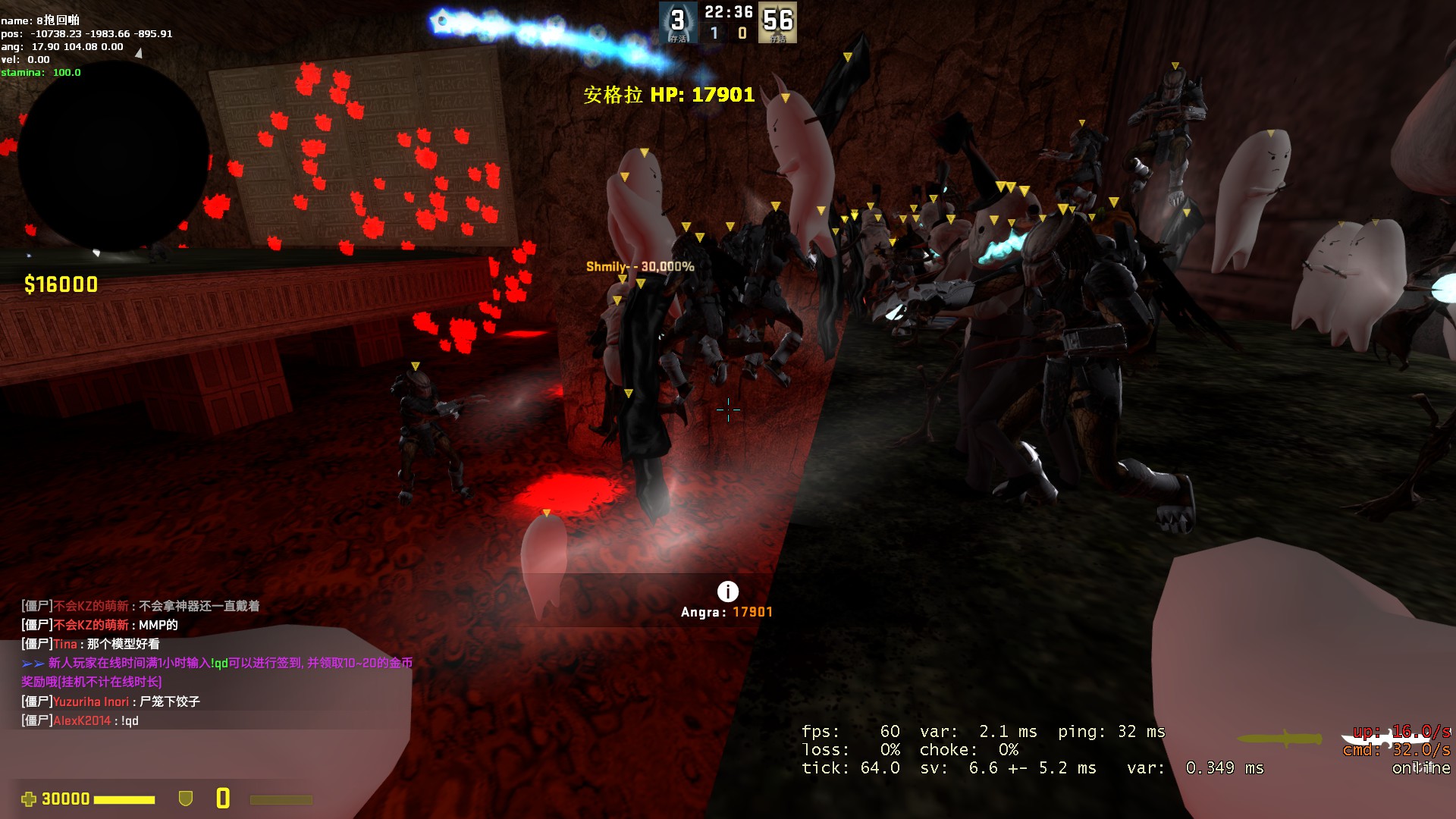
Task: Click the blue team score panel showing 3
Action: [677, 22]
